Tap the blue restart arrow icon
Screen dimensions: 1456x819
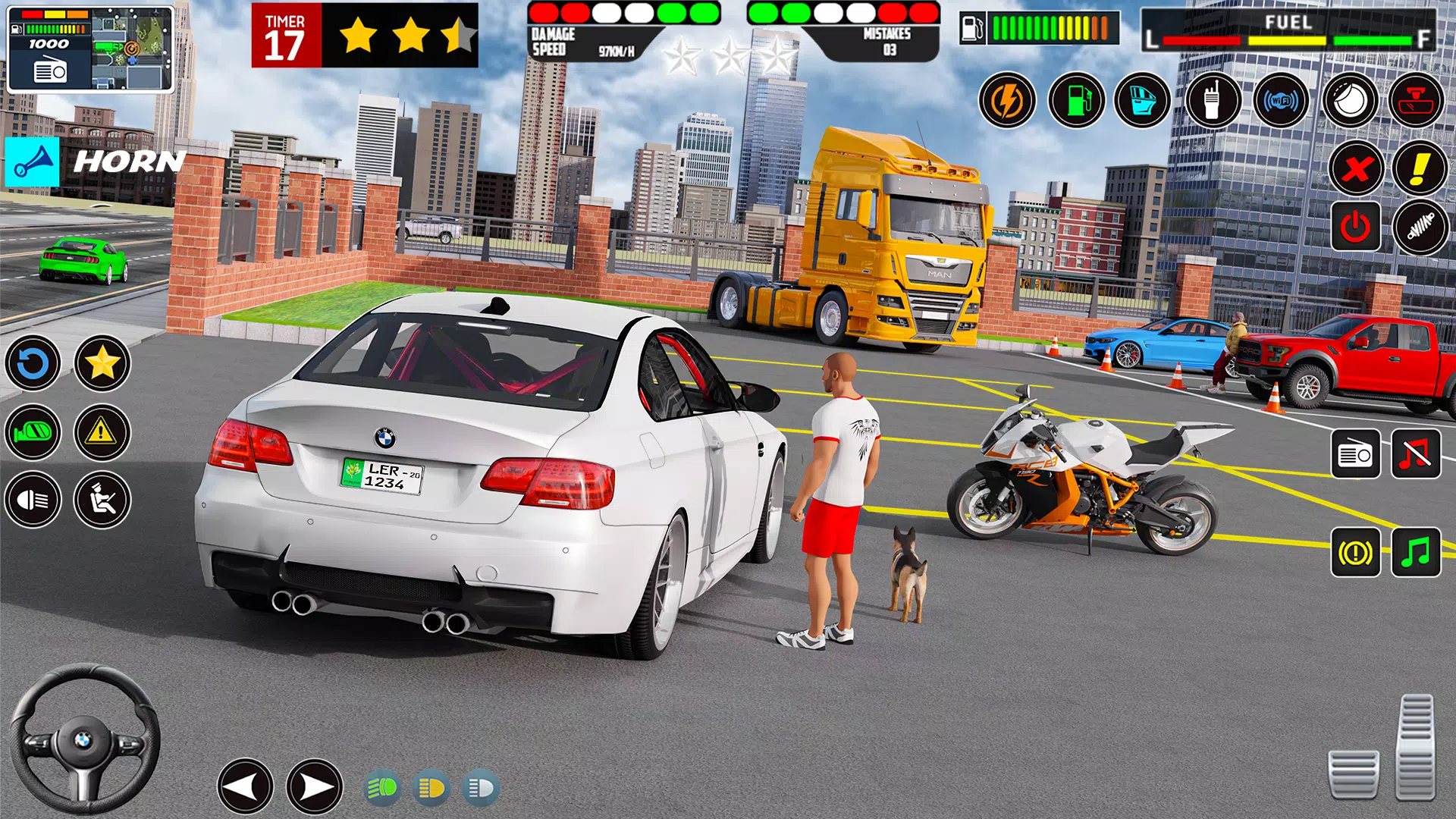[33, 364]
